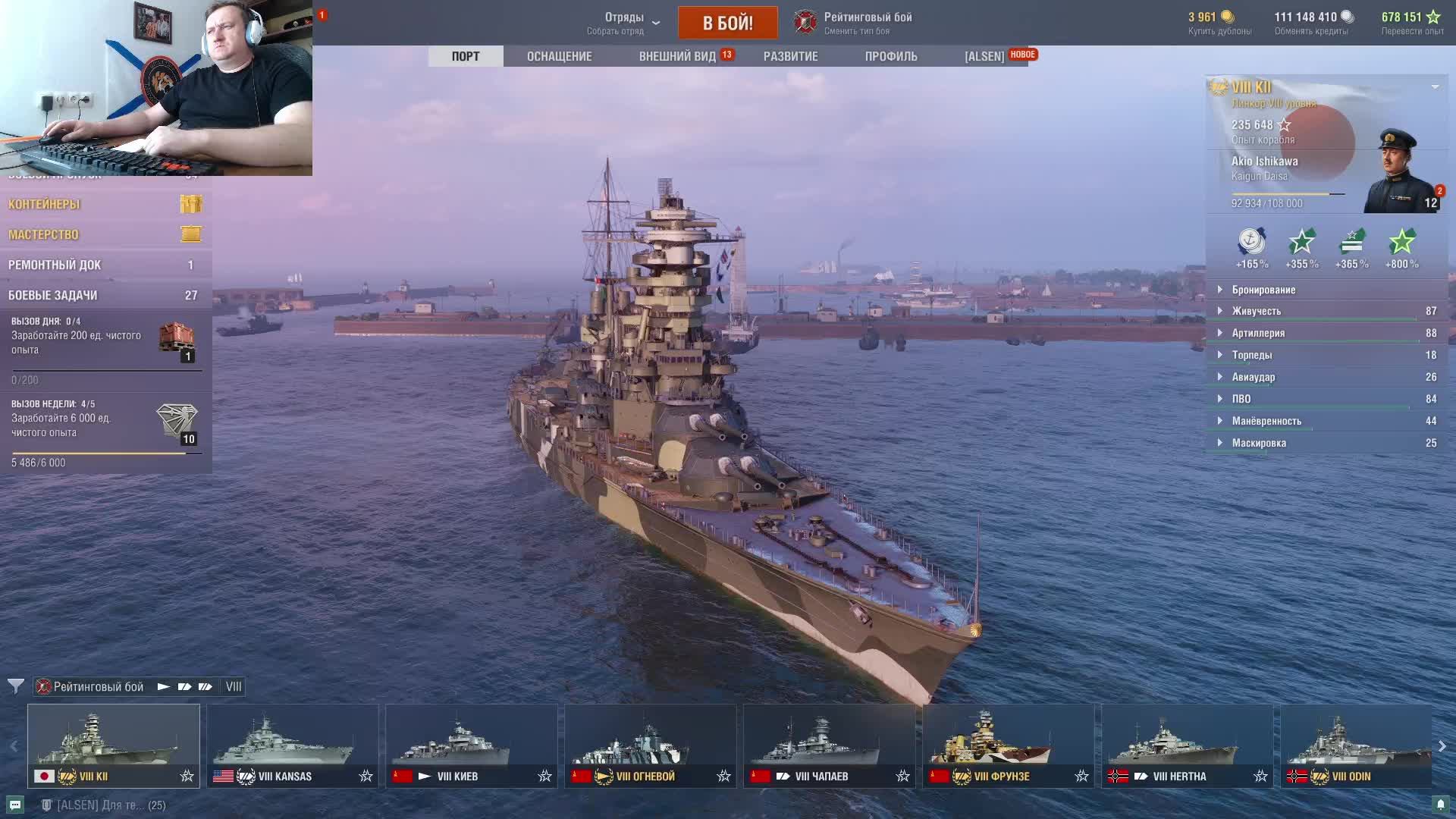Open the БОЕВЫЕ ЗАДАЧИ list

(105, 295)
